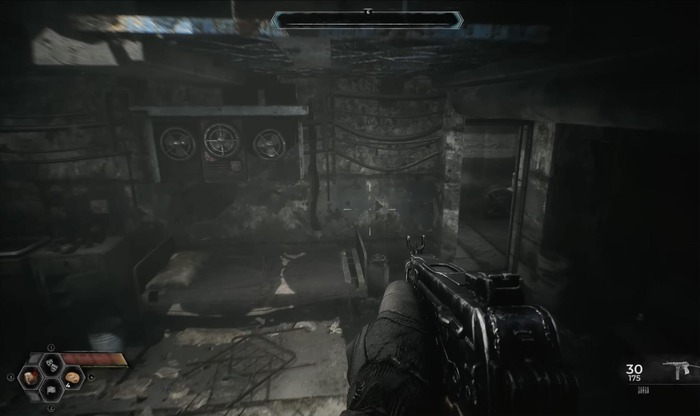Select the top hexagon quick slot item
This screenshot has height=416, width=700.
tap(52, 363)
